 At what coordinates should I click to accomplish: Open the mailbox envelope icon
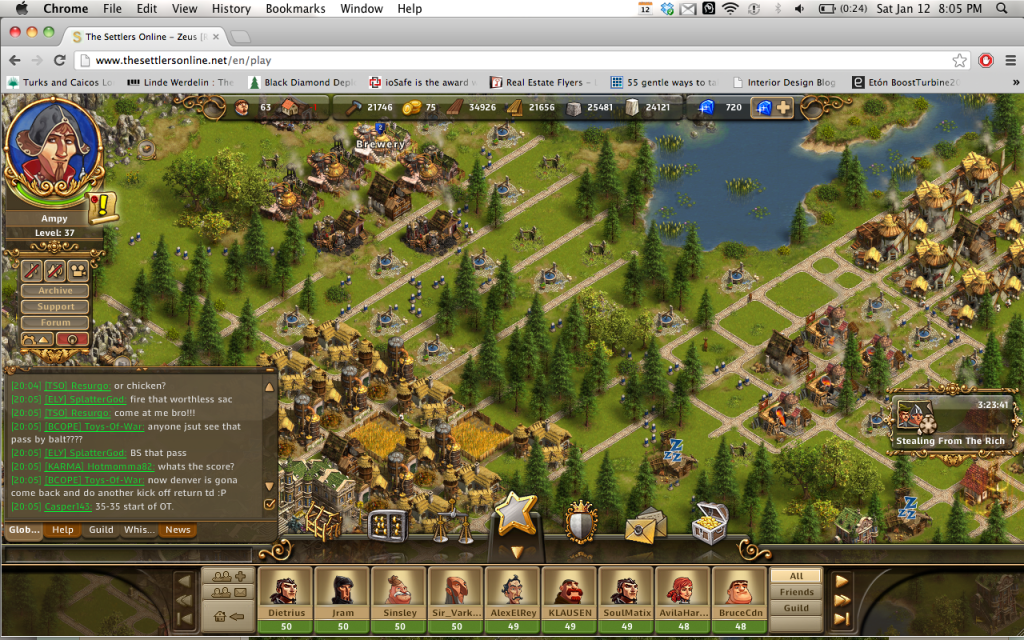645,524
